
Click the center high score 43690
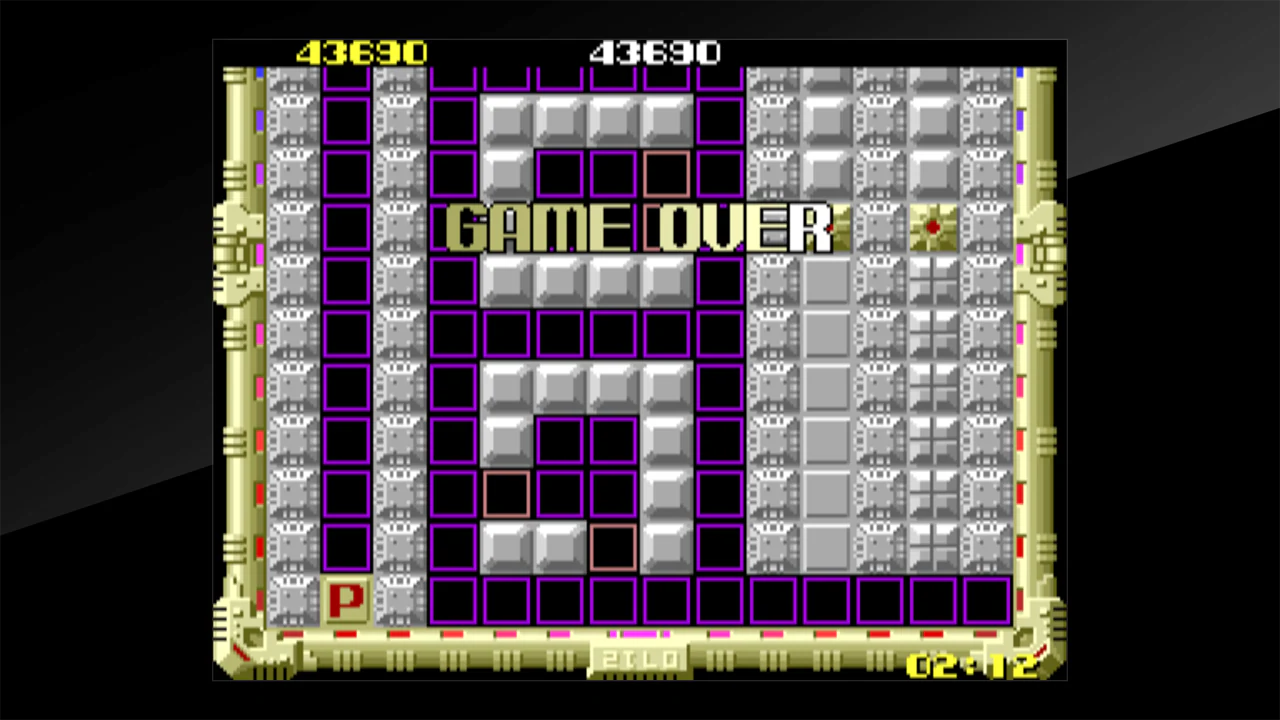(655, 52)
